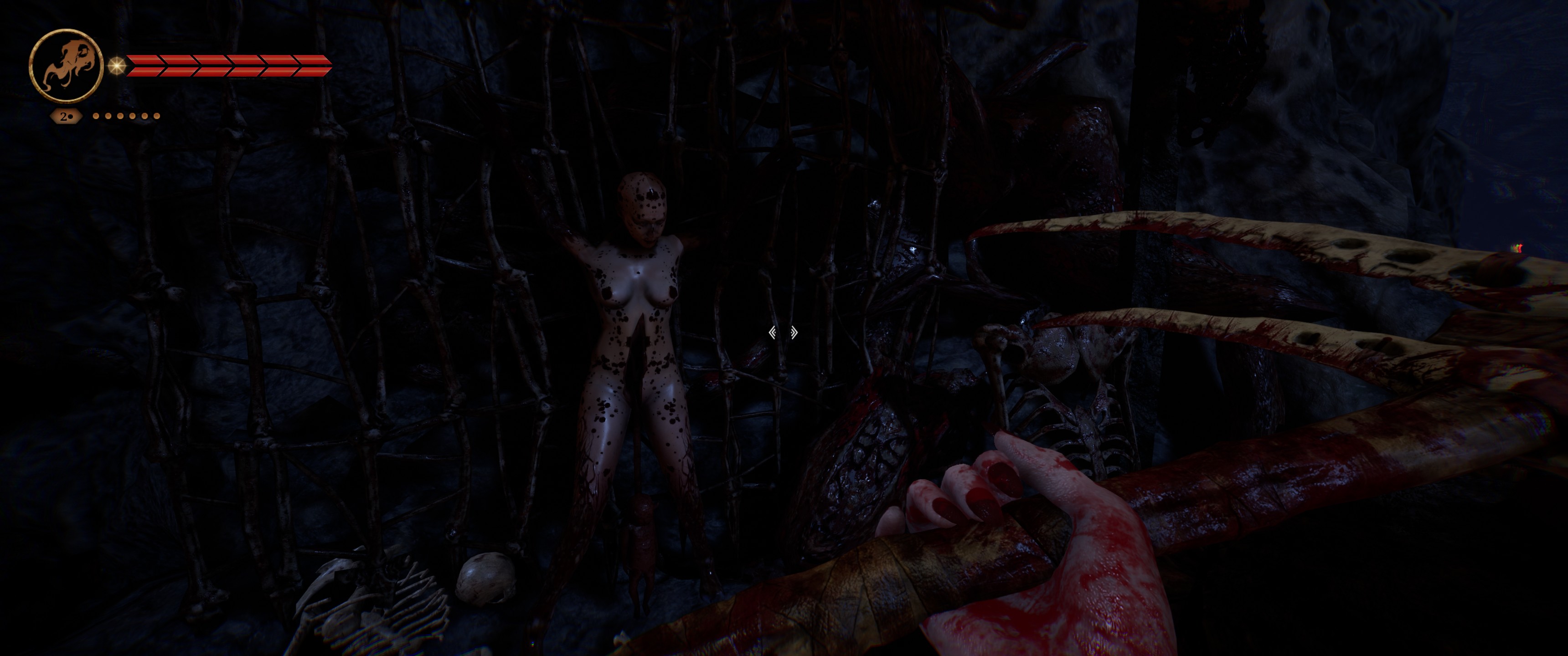Click the circular beast emblem icon
This screenshot has height=656, width=1568.
coord(66,65)
